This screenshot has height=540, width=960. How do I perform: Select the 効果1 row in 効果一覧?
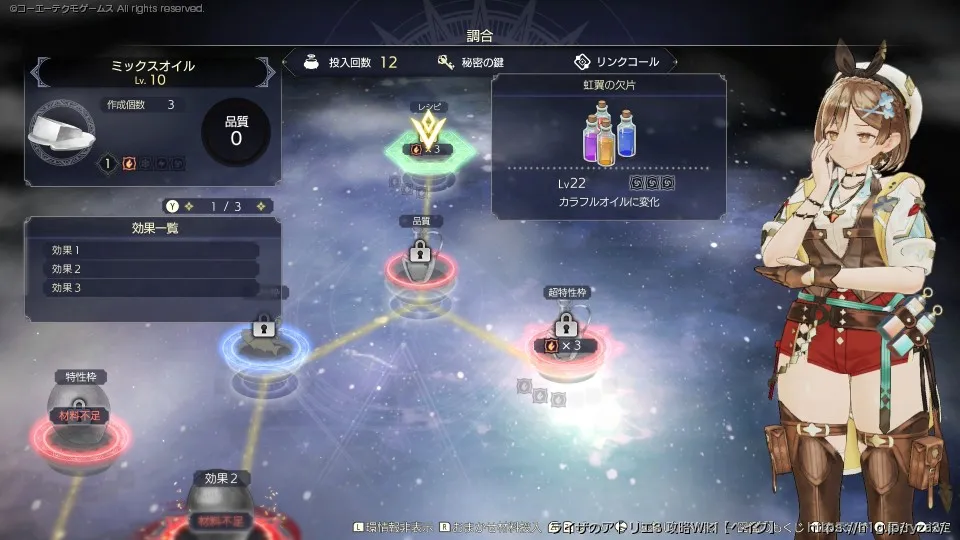coord(152,250)
